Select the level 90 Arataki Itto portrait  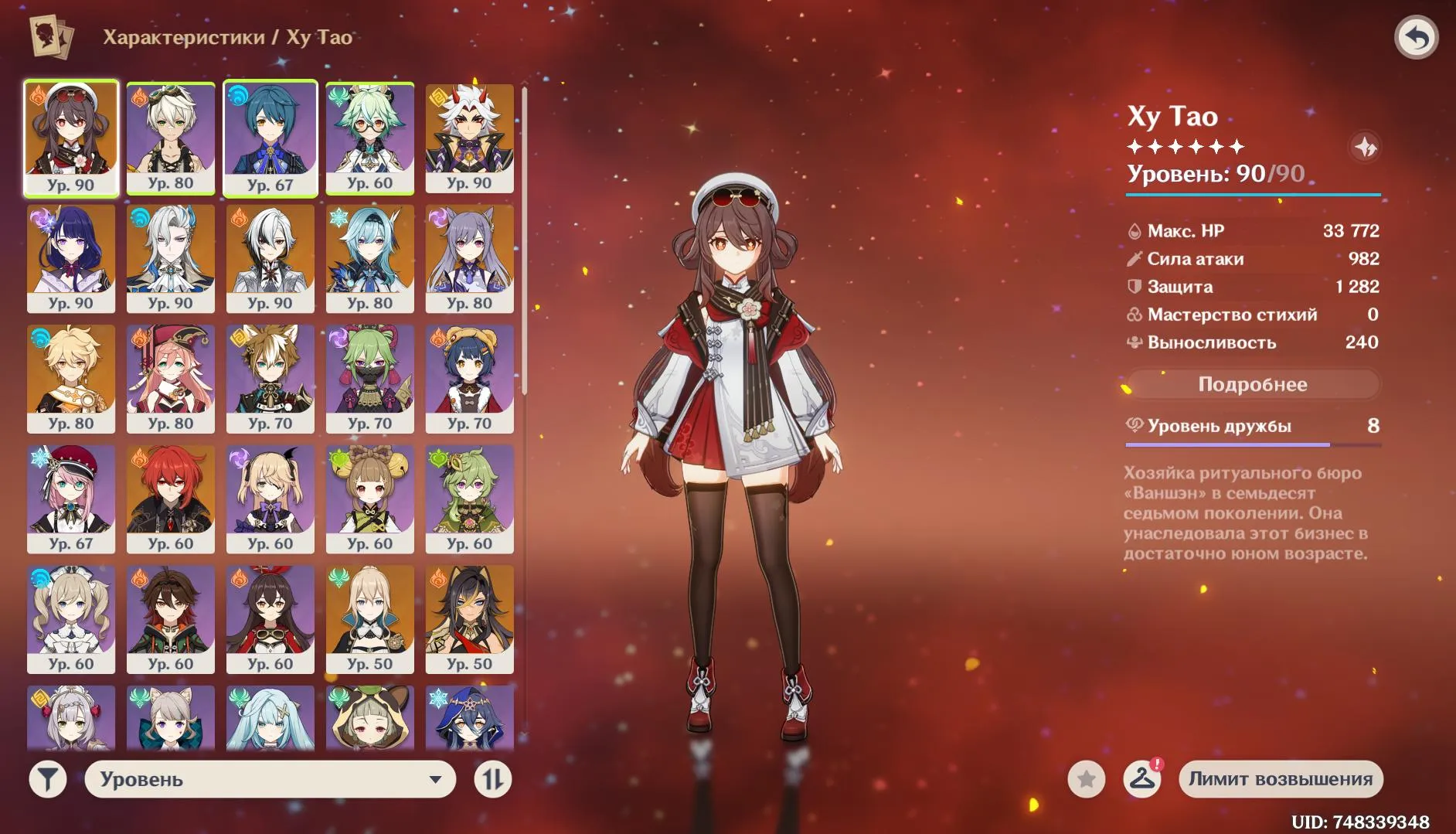click(470, 135)
